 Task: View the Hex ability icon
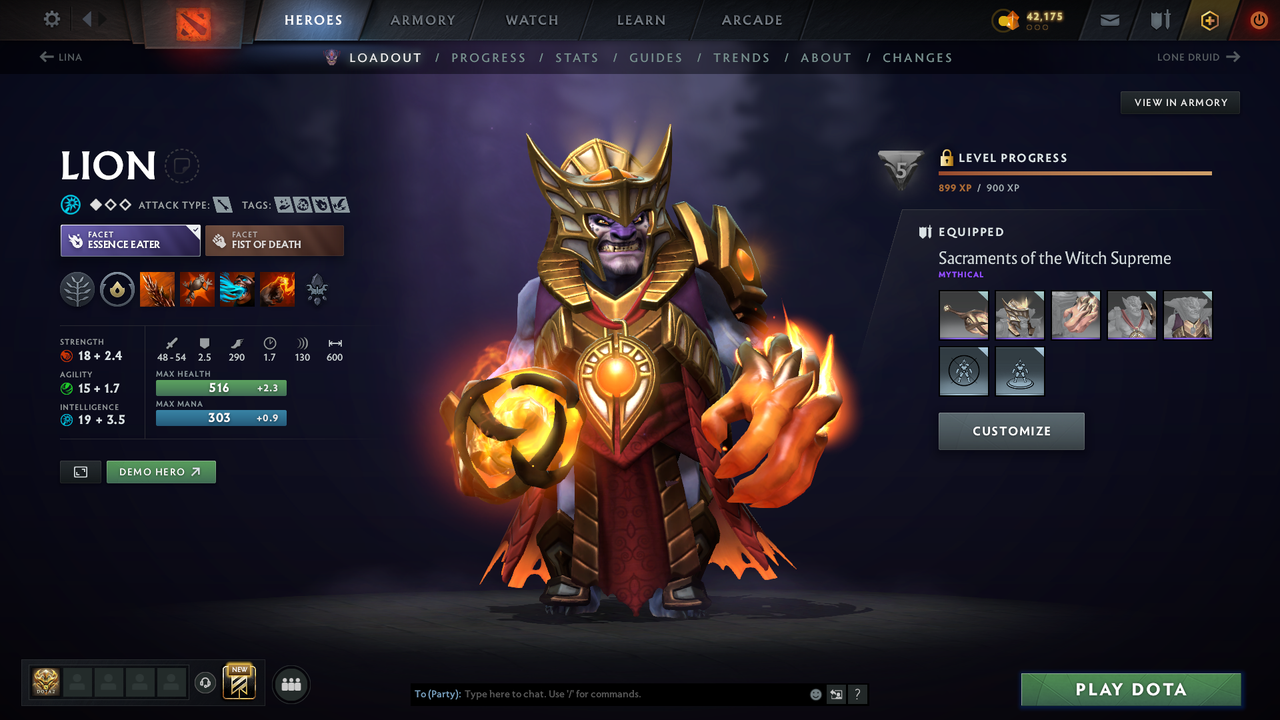[x=198, y=290]
